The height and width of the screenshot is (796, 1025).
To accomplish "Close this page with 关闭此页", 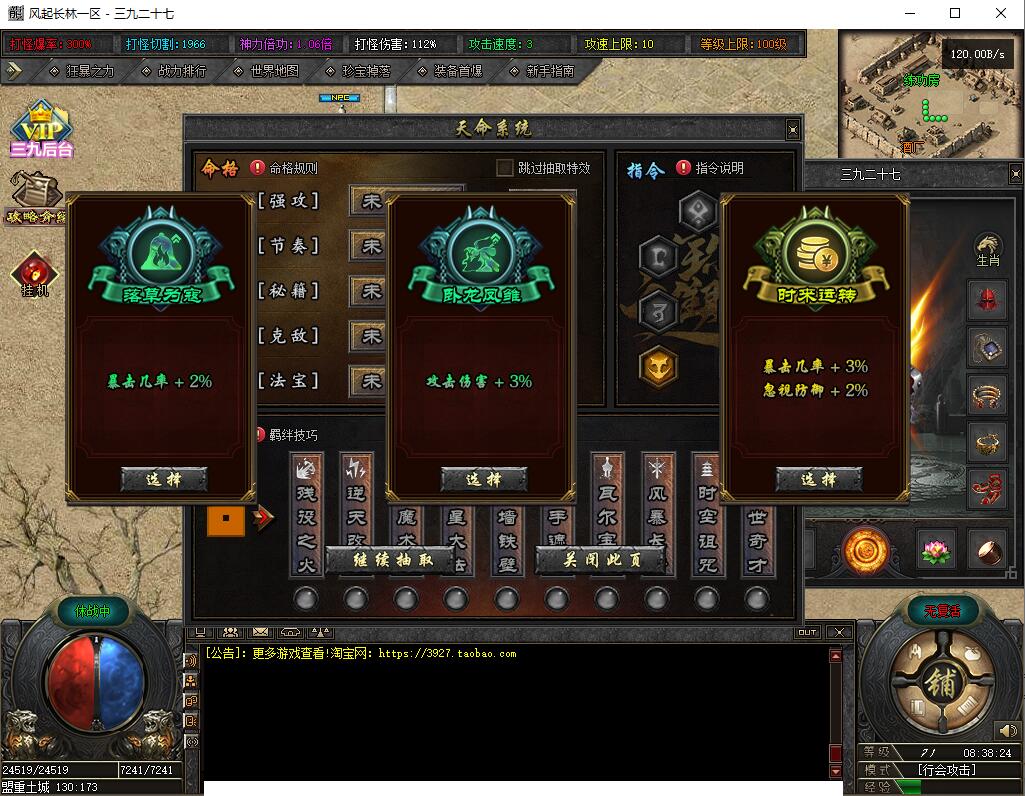I will pyautogui.click(x=601, y=560).
